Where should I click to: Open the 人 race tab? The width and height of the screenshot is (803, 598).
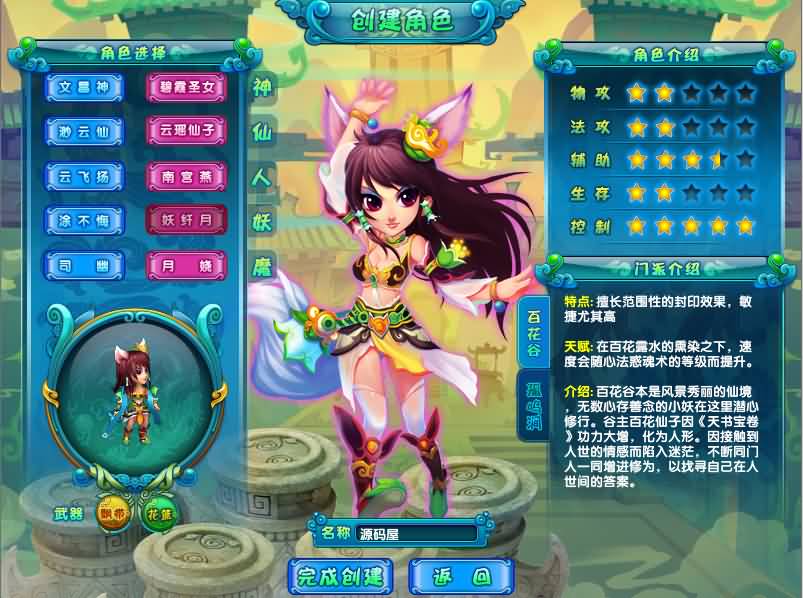tap(262, 176)
